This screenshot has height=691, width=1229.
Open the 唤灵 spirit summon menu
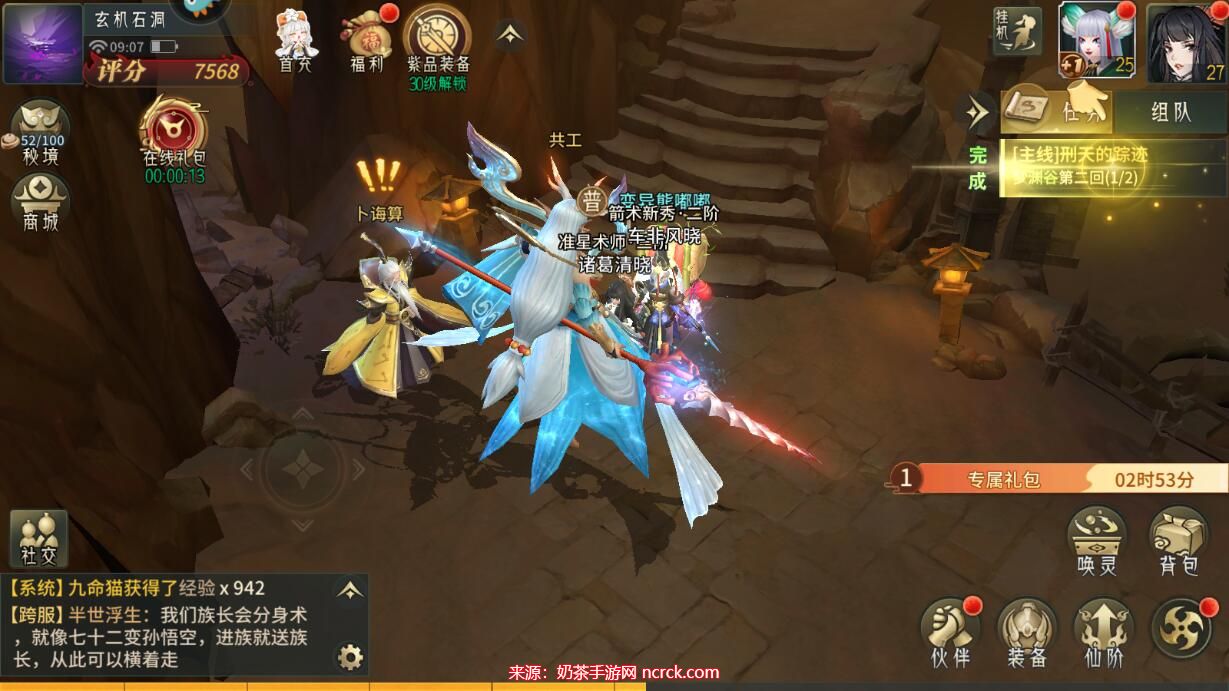click(1097, 541)
